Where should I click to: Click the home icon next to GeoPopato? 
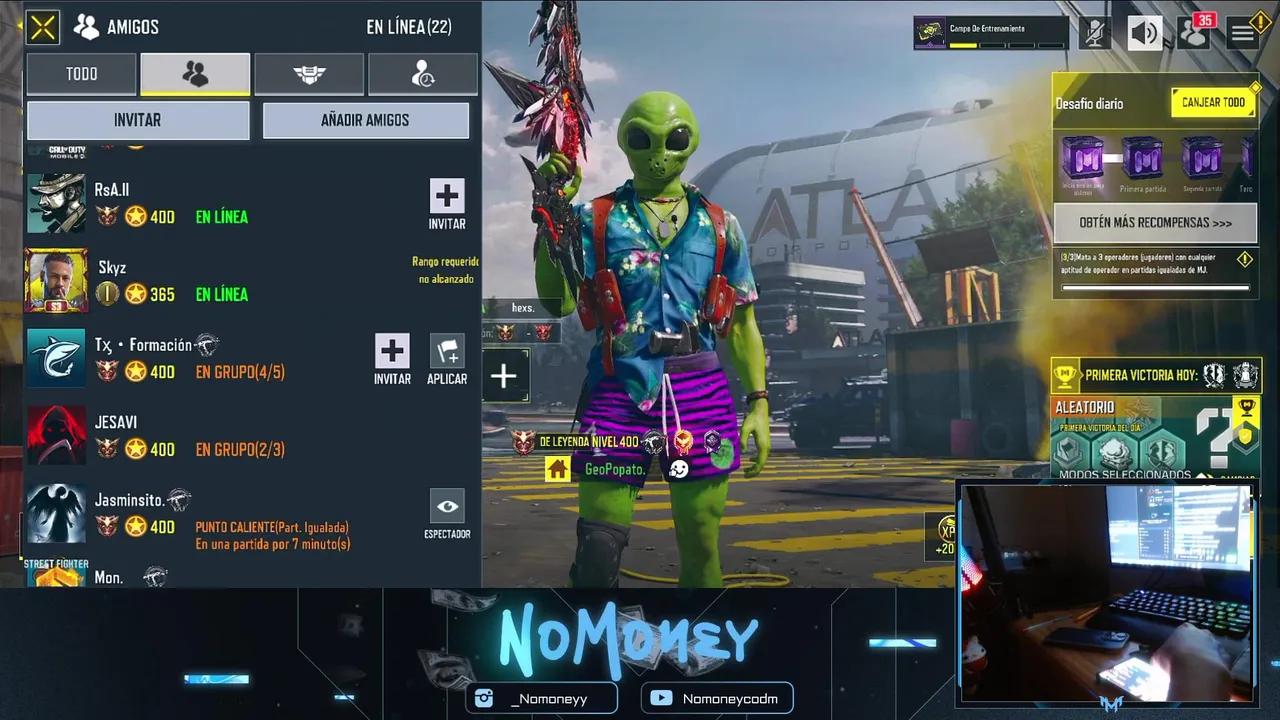point(557,467)
